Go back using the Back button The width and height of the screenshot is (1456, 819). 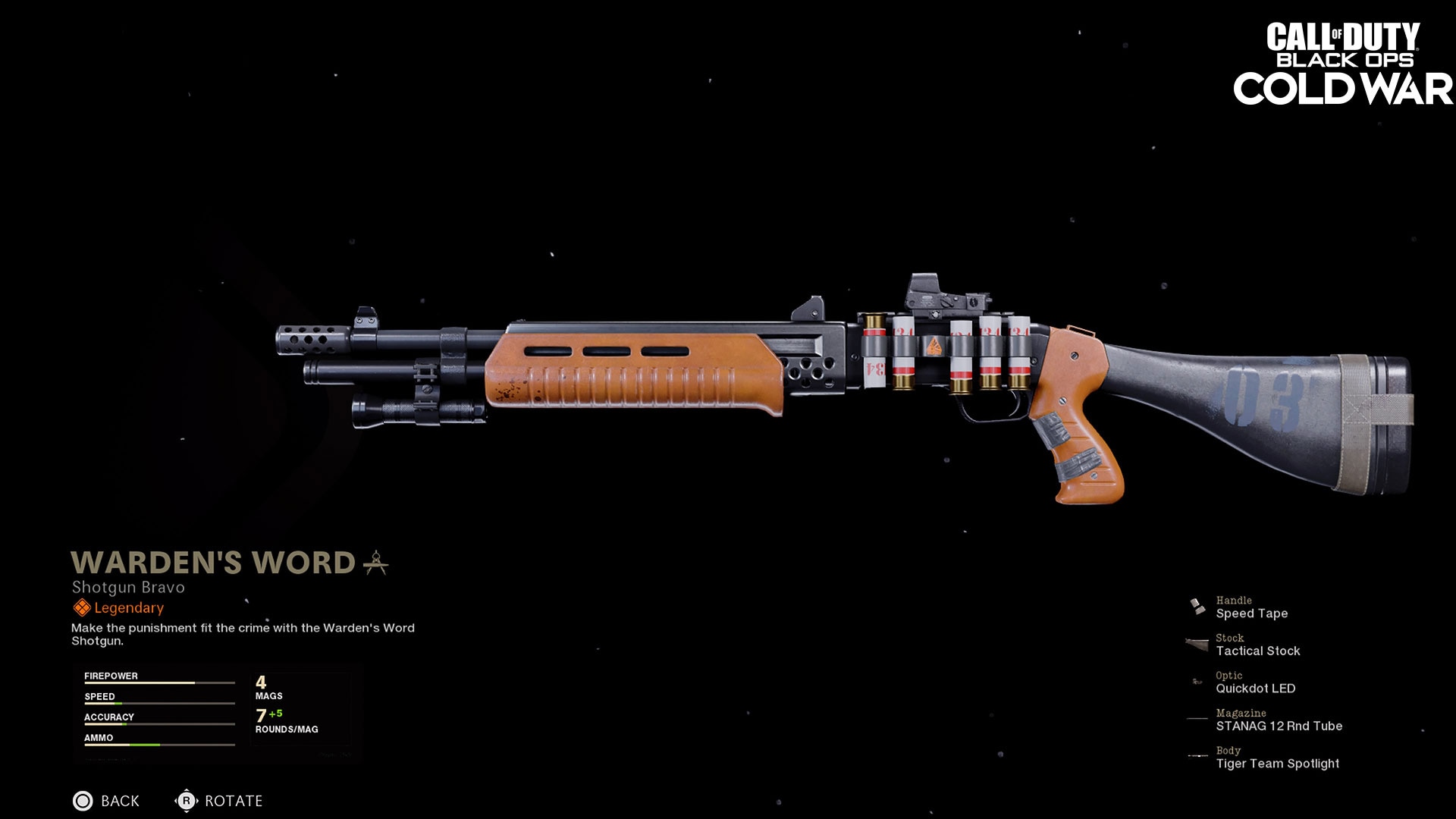(x=106, y=801)
